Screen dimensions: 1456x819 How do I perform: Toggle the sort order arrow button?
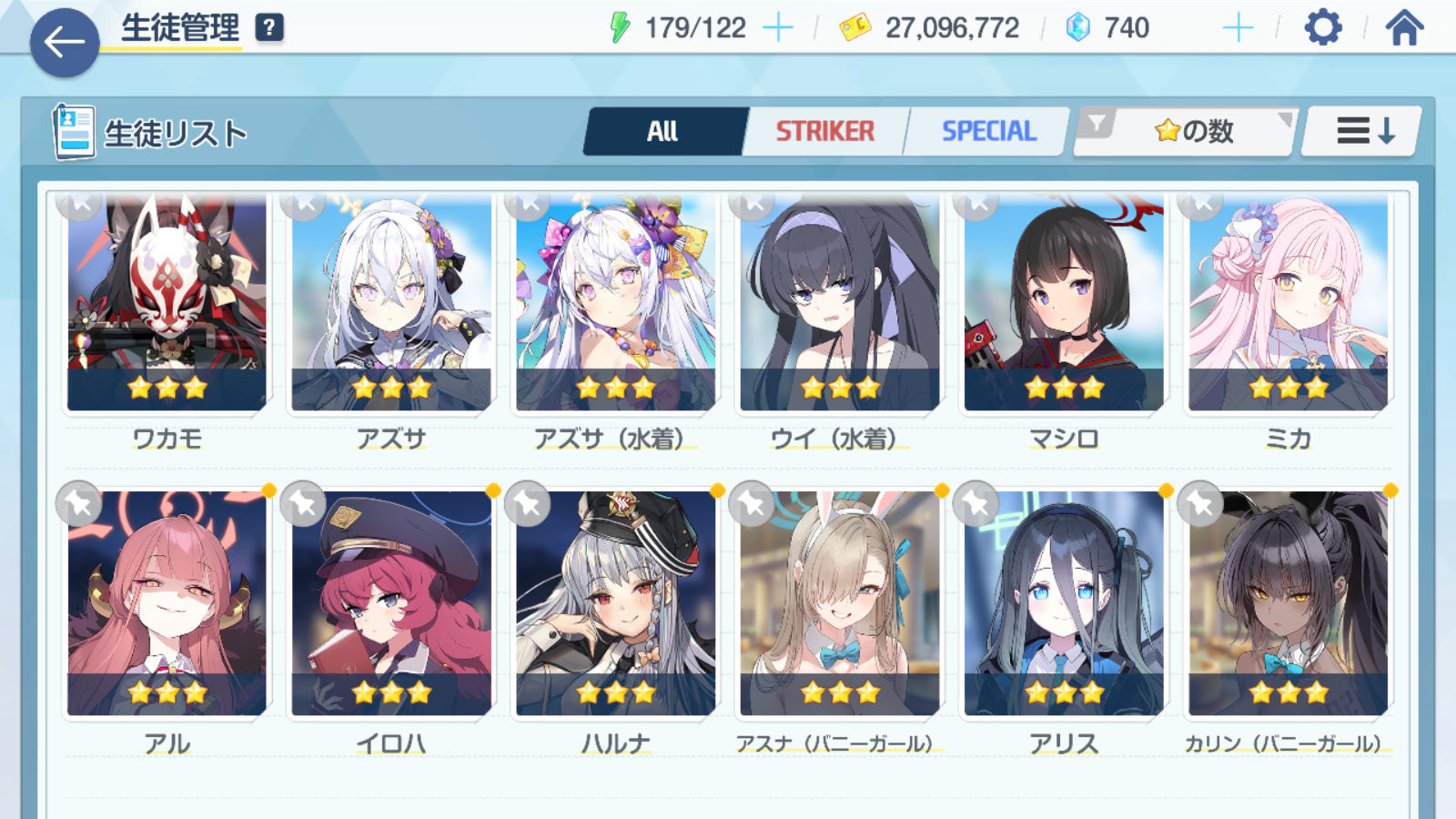(x=1364, y=132)
